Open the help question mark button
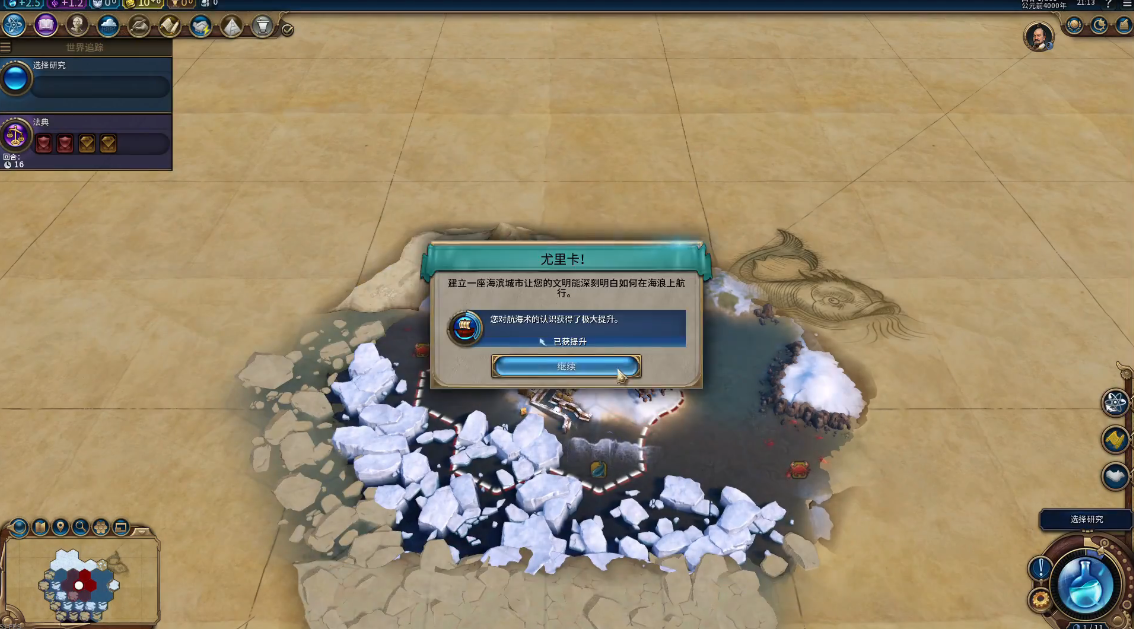This screenshot has height=629, width=1134. coord(1108,5)
